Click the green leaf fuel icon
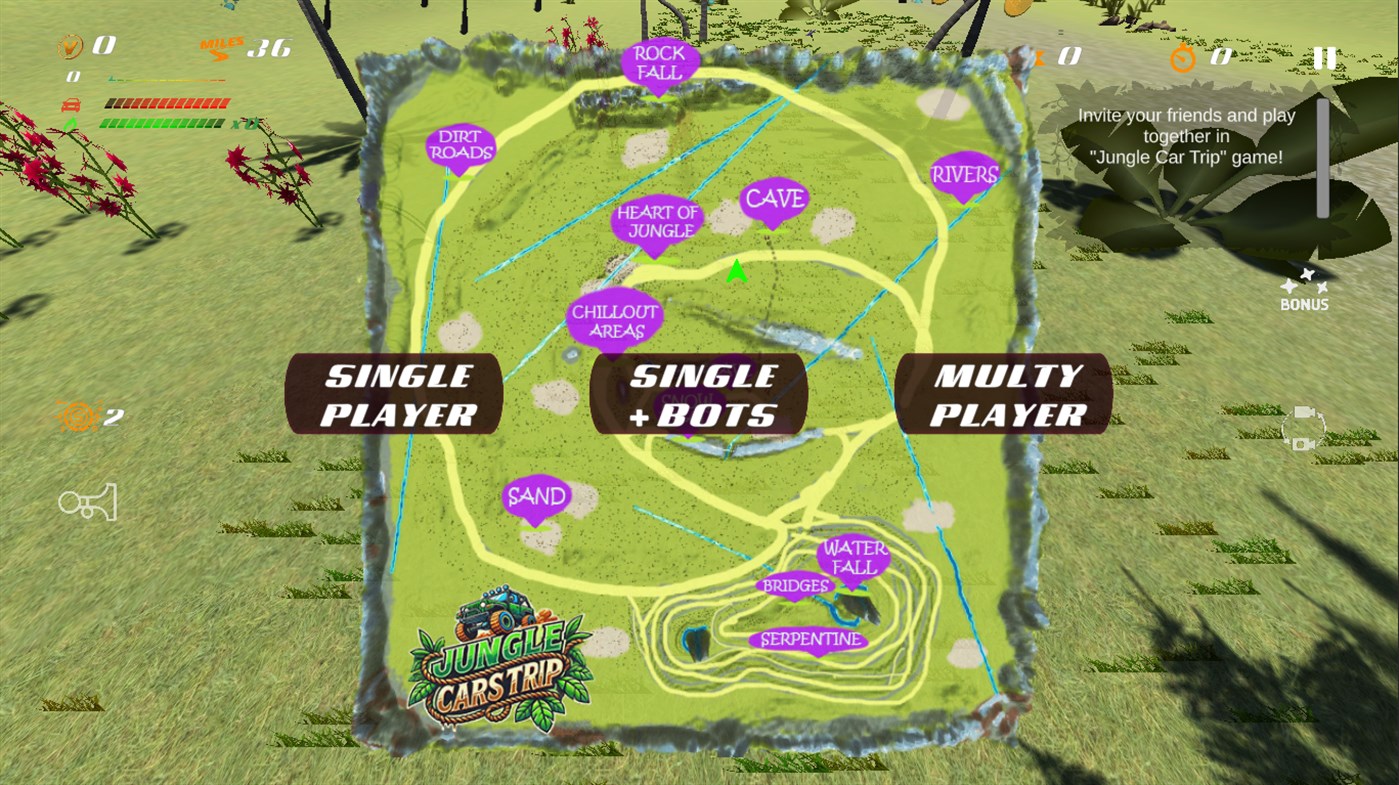This screenshot has height=785, width=1399. pos(70,122)
